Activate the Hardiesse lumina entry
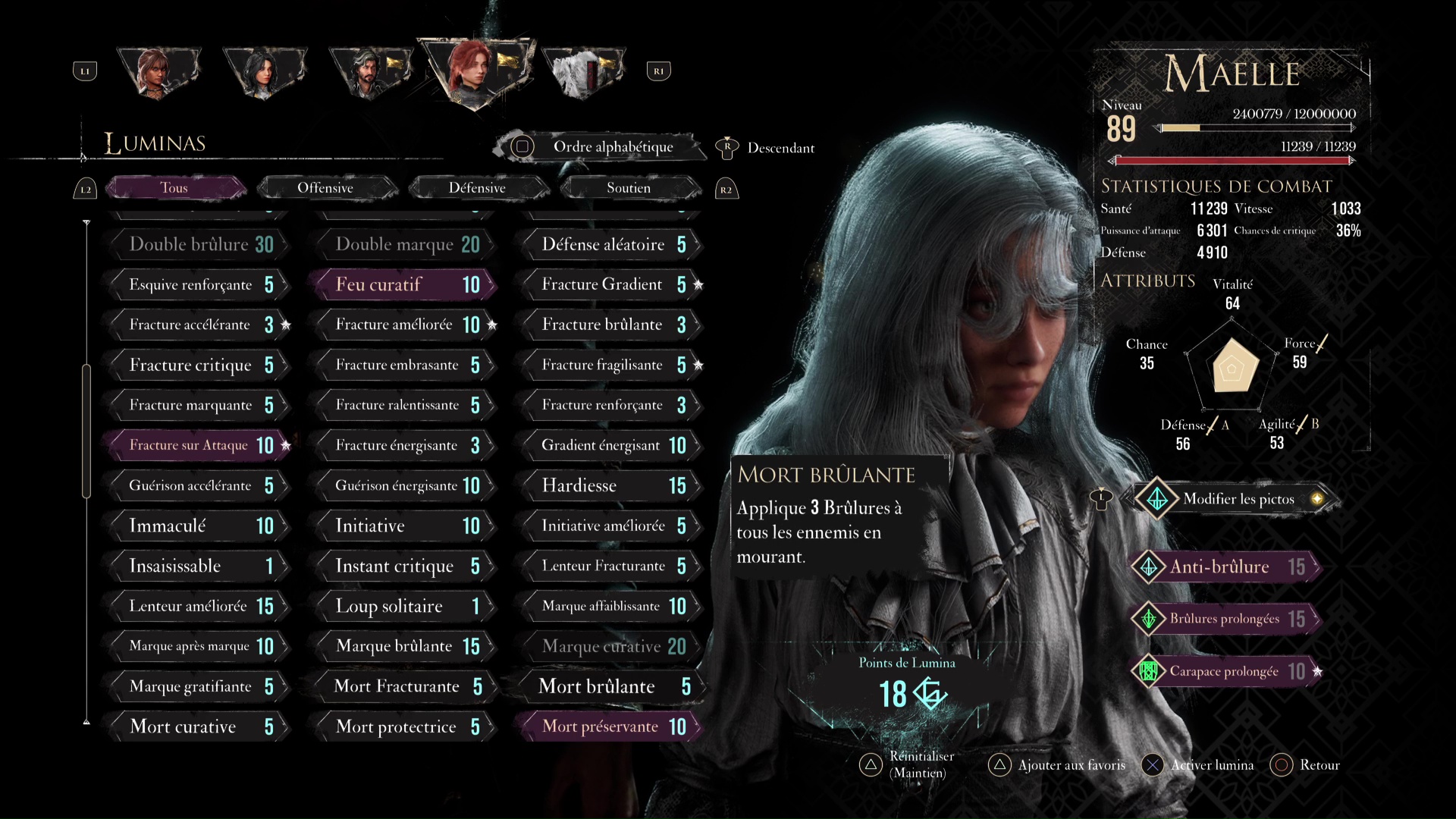The height and width of the screenshot is (819, 1456). click(x=610, y=485)
